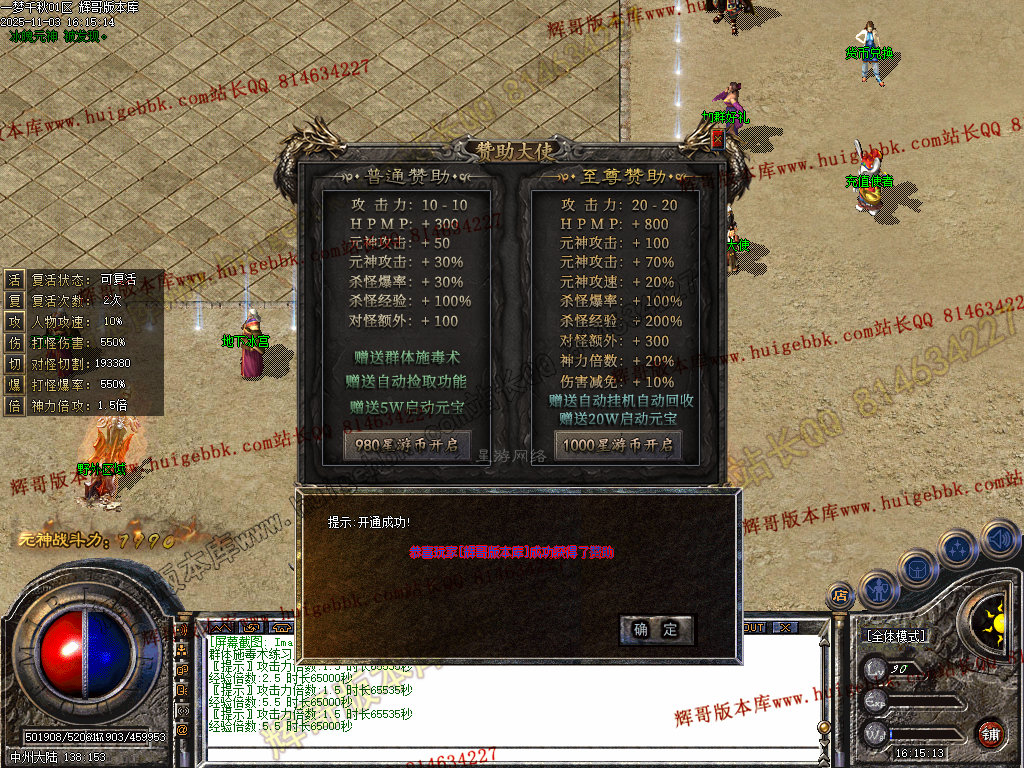Open the bag inventory icon
This screenshot has width=1024, height=768.
[917, 569]
